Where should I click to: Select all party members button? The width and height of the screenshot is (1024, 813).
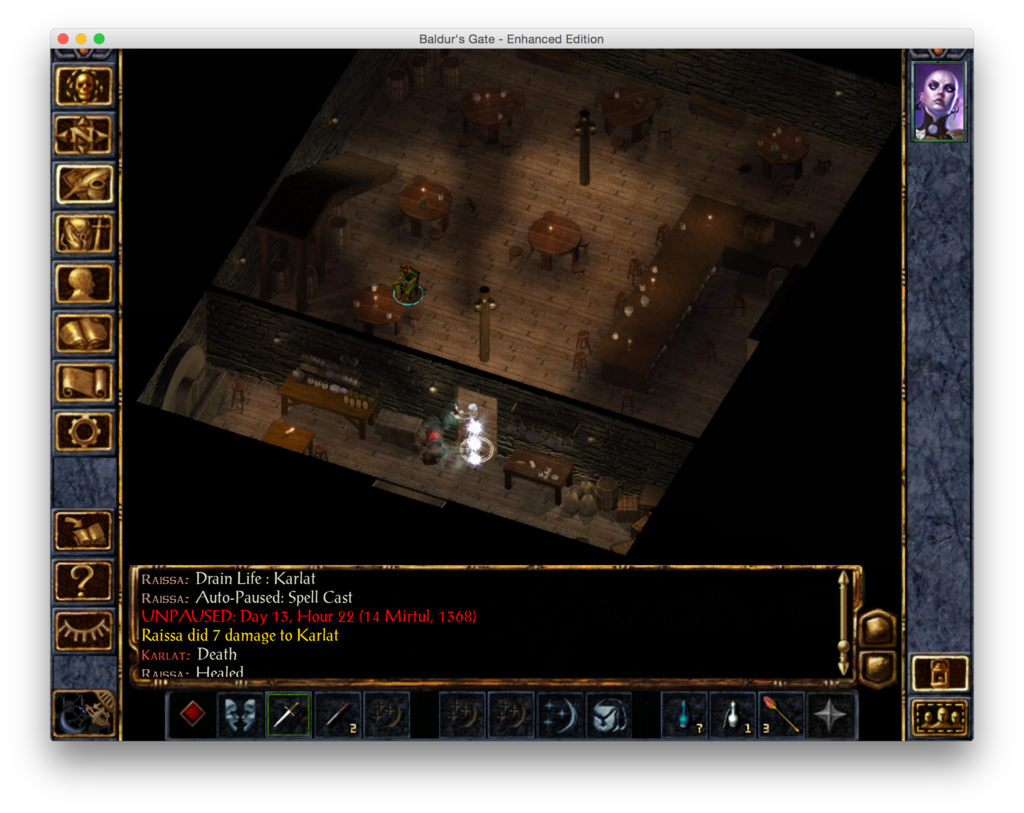point(940,717)
